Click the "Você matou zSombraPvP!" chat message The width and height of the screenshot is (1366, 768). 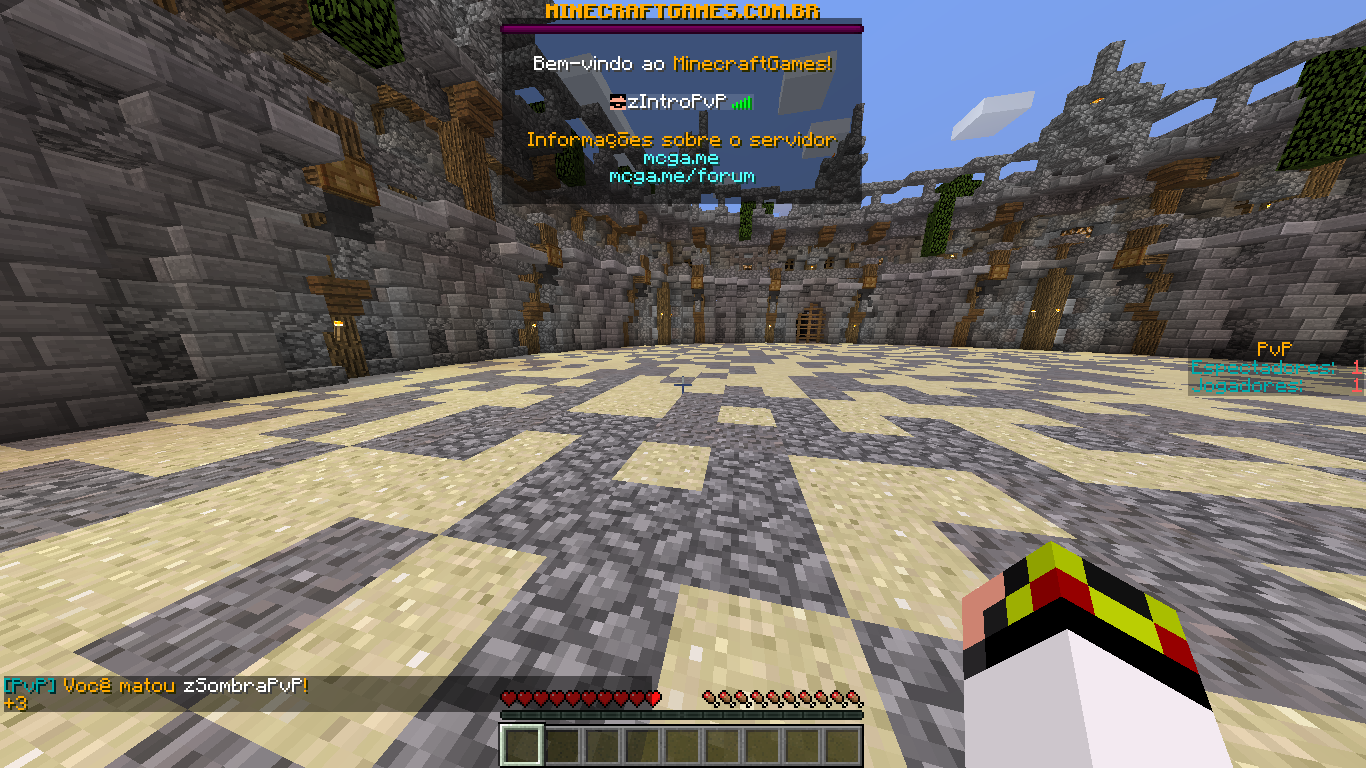pyautogui.click(x=186, y=686)
